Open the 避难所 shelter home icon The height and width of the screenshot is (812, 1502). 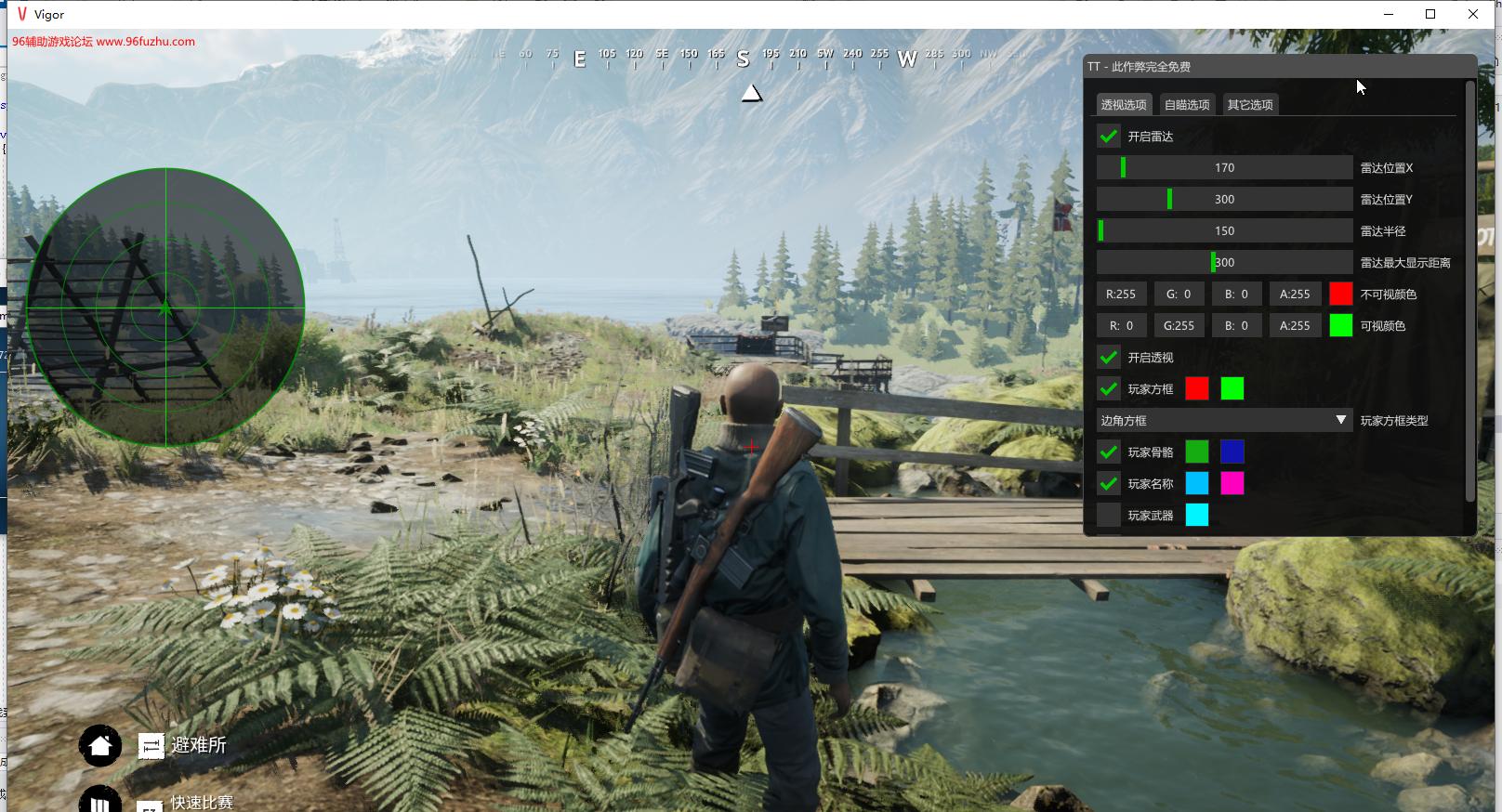[x=100, y=745]
